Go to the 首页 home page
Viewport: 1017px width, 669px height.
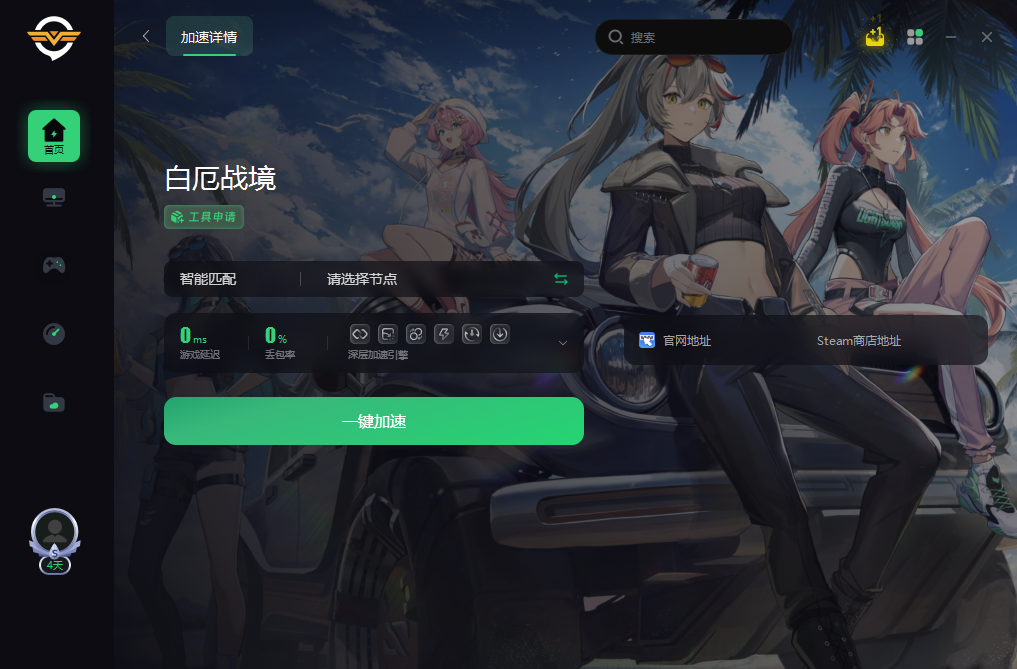click(x=54, y=136)
